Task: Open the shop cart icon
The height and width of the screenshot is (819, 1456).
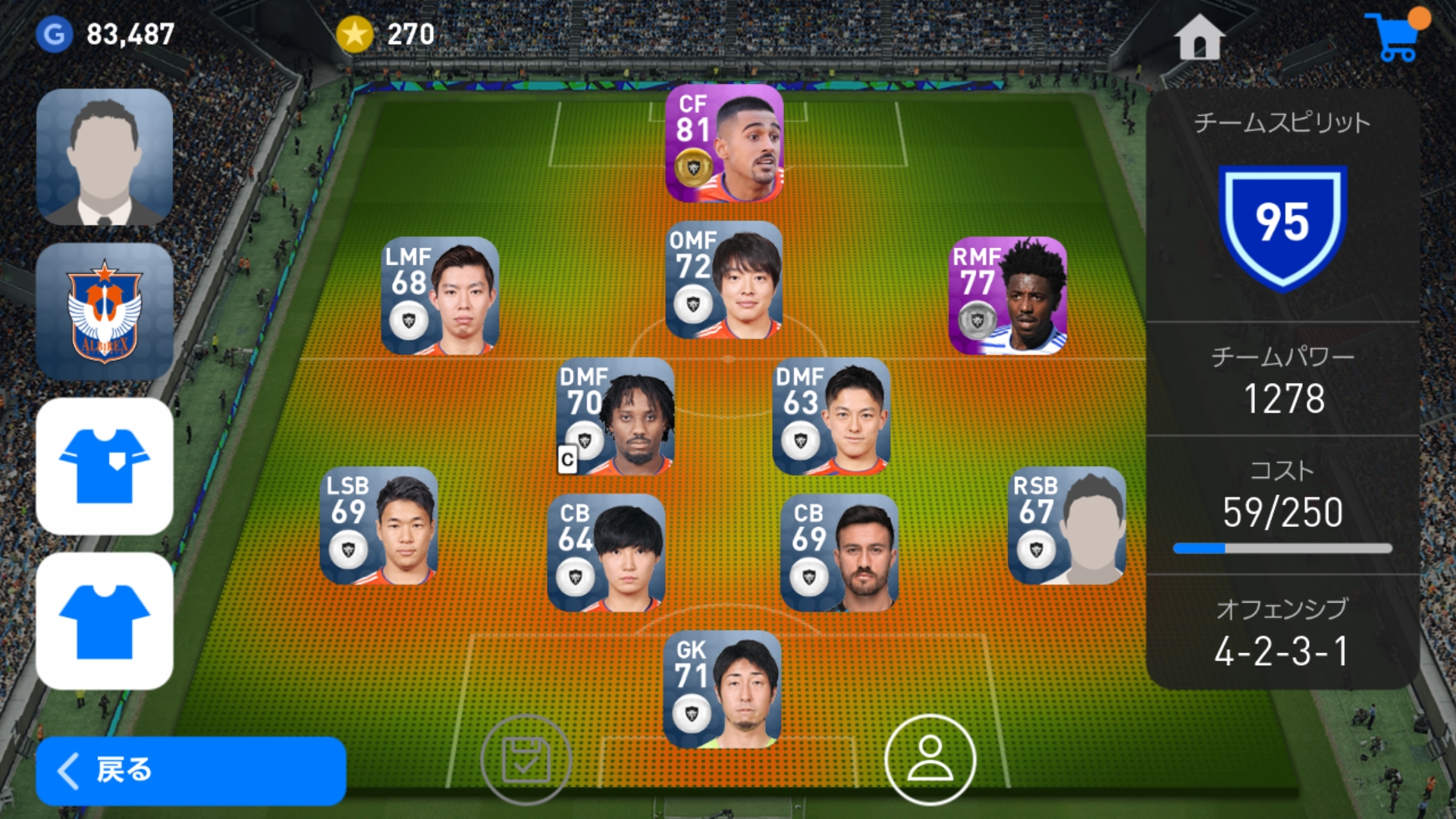Action: click(x=1395, y=37)
